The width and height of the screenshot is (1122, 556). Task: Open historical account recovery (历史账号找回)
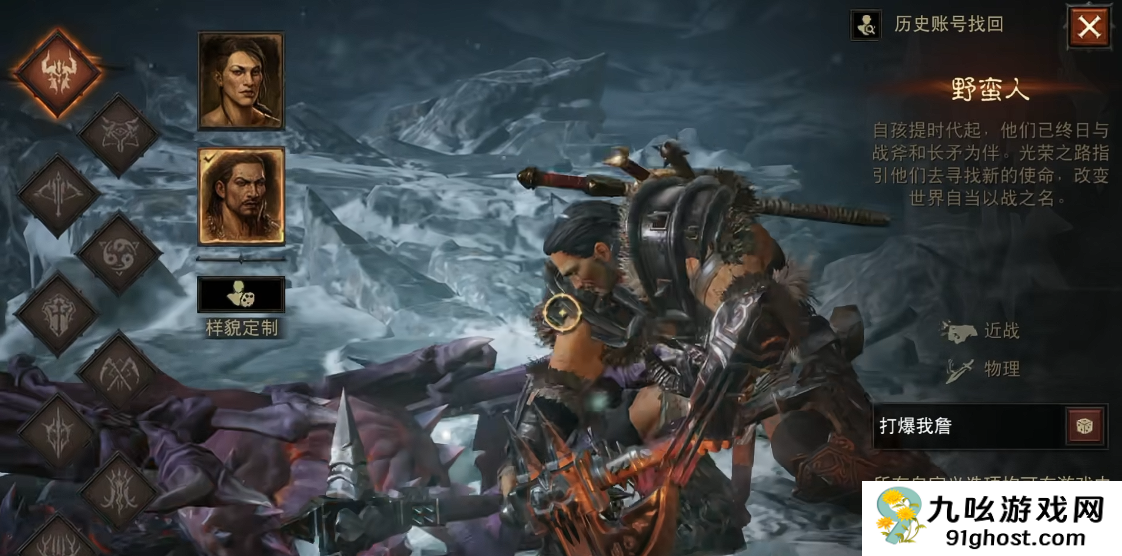(x=927, y=25)
